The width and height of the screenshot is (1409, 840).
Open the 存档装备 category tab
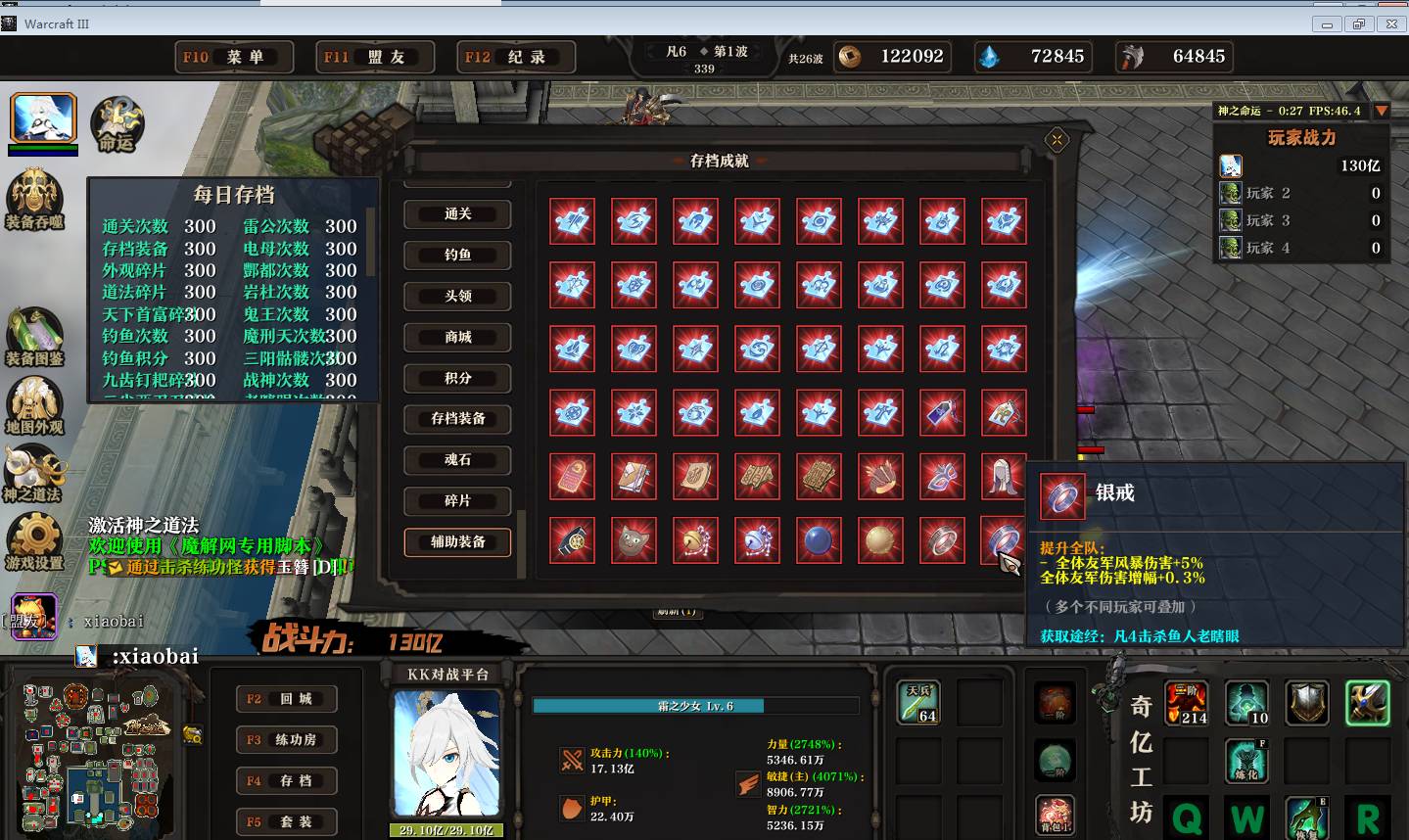point(457,419)
